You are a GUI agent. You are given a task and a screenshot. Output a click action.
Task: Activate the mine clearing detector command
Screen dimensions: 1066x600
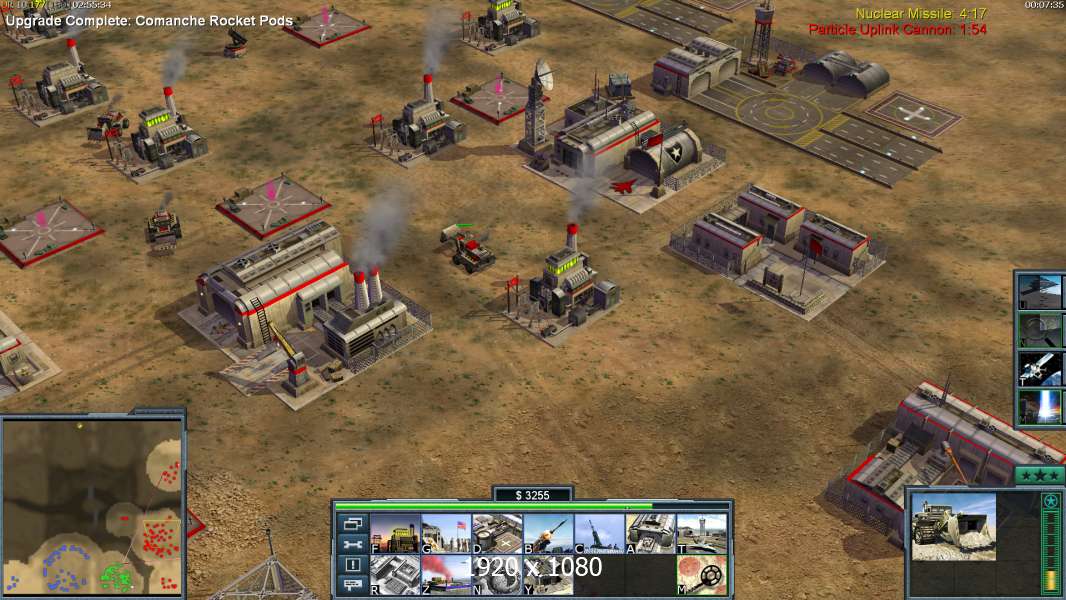701,575
